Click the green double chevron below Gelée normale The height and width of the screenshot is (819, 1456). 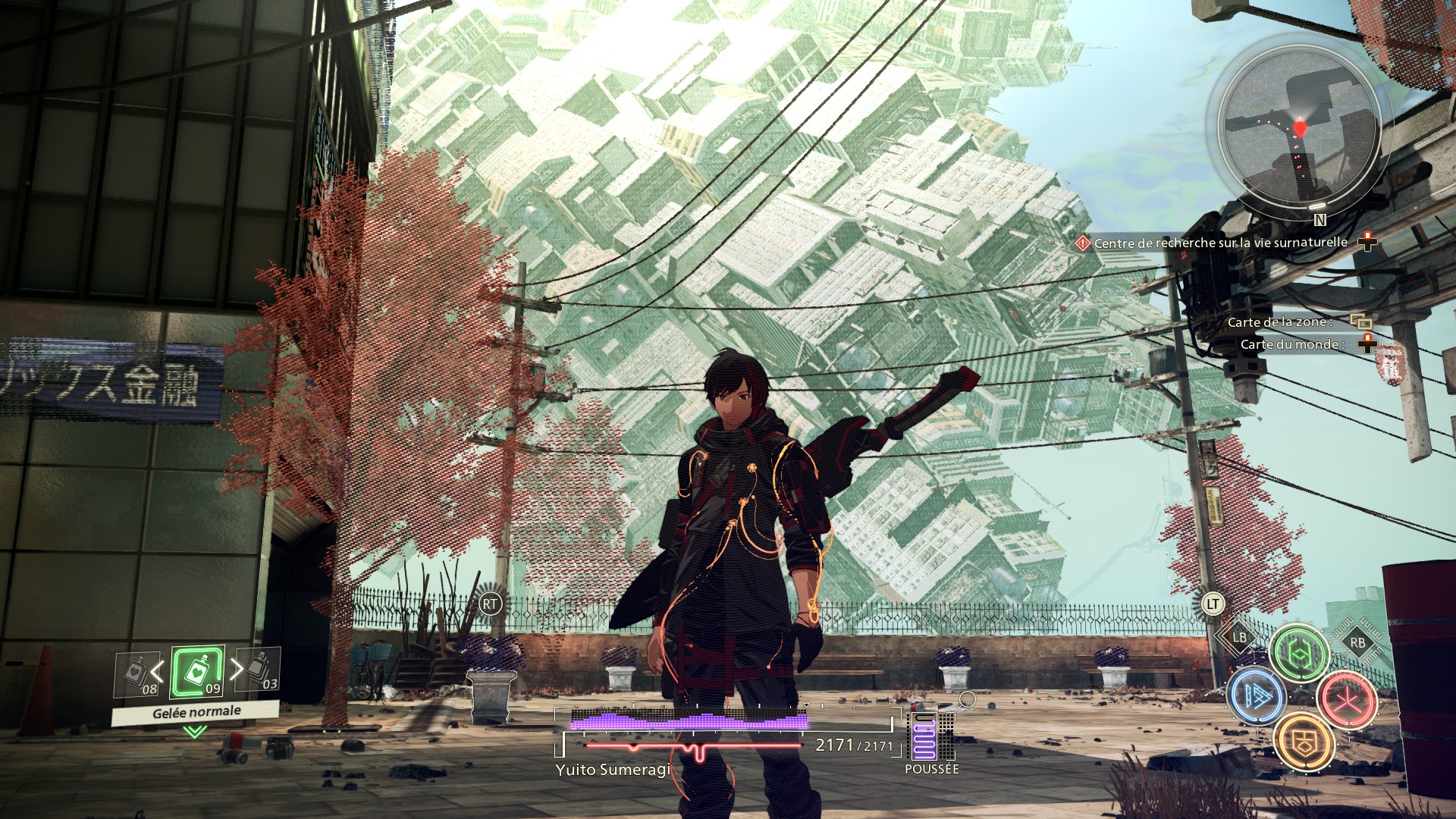tap(195, 732)
